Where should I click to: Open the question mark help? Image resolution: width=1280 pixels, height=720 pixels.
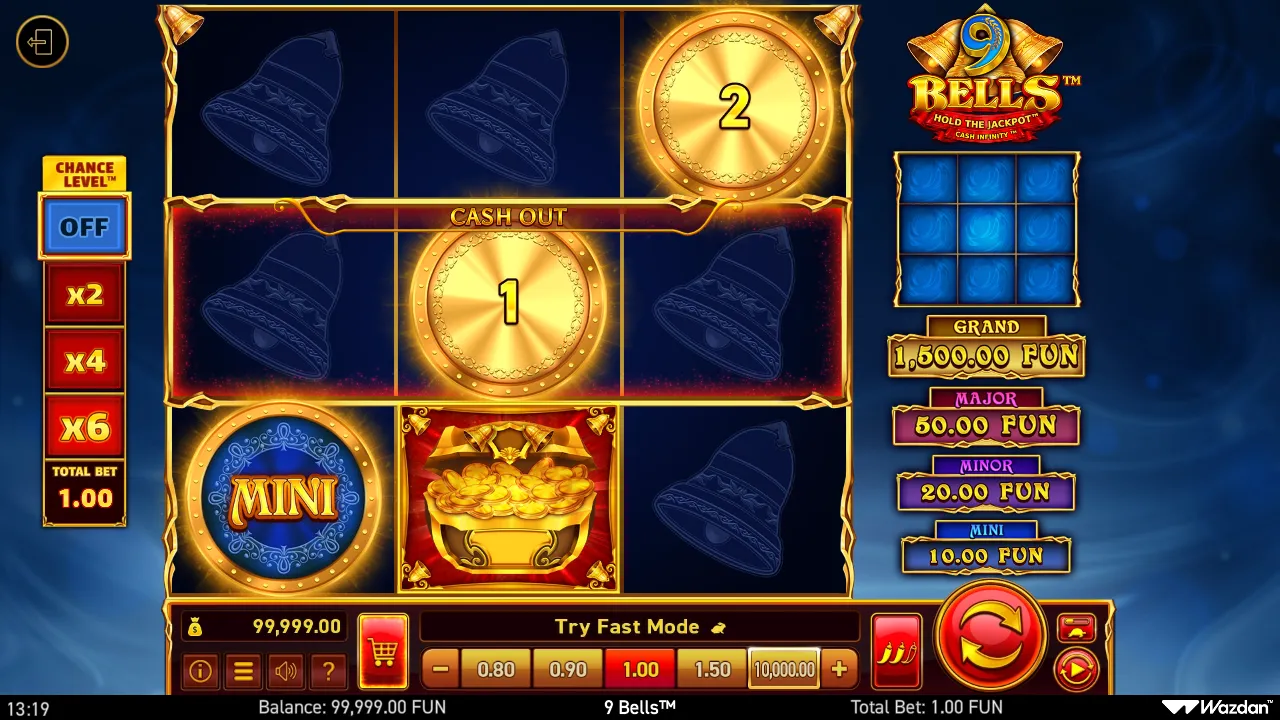tap(328, 671)
